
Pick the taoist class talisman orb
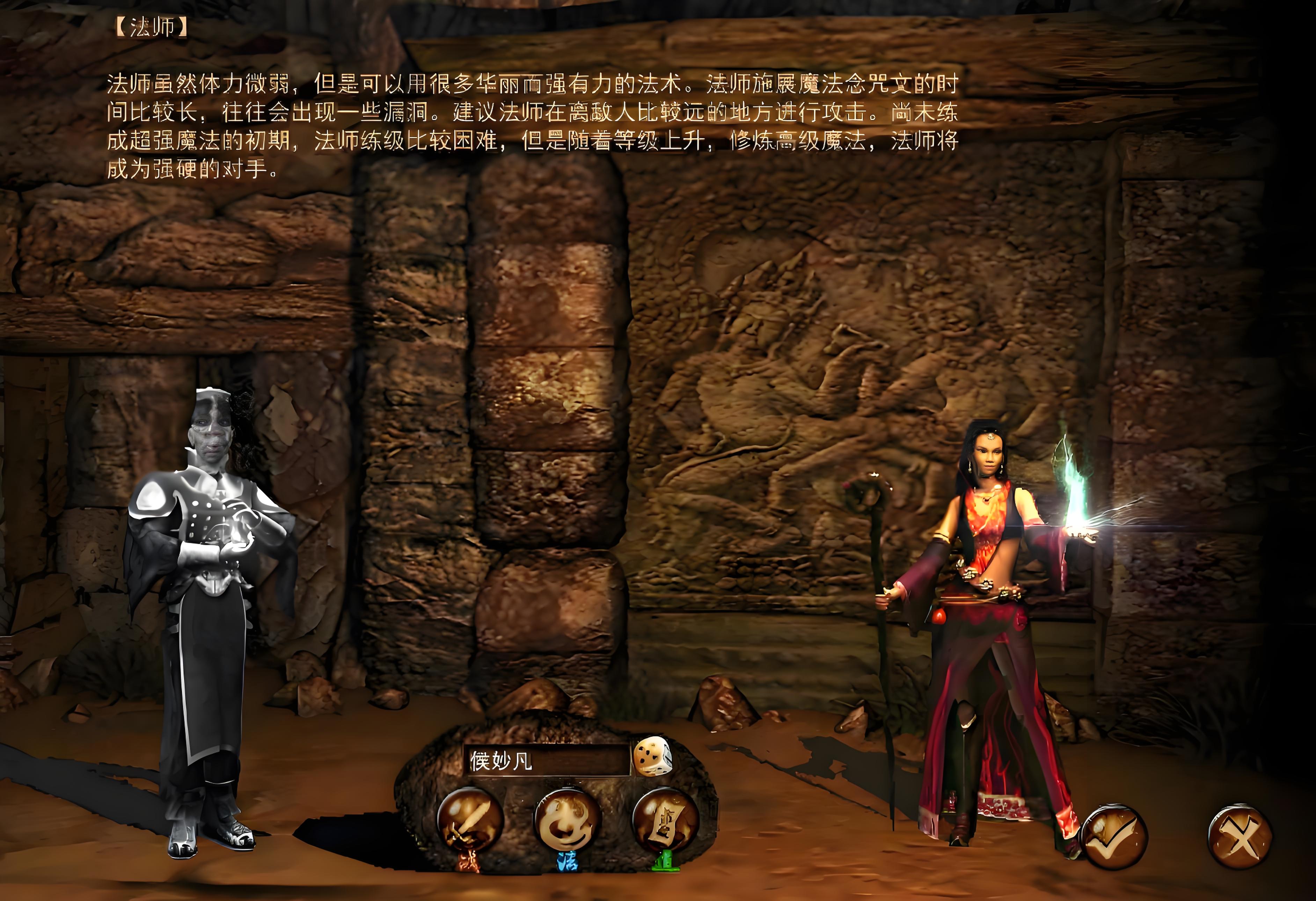coord(665,819)
